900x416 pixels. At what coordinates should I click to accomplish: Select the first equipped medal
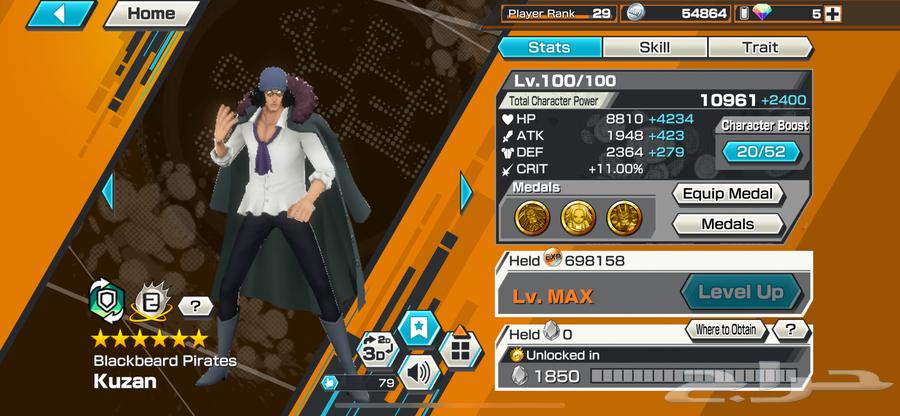531,217
